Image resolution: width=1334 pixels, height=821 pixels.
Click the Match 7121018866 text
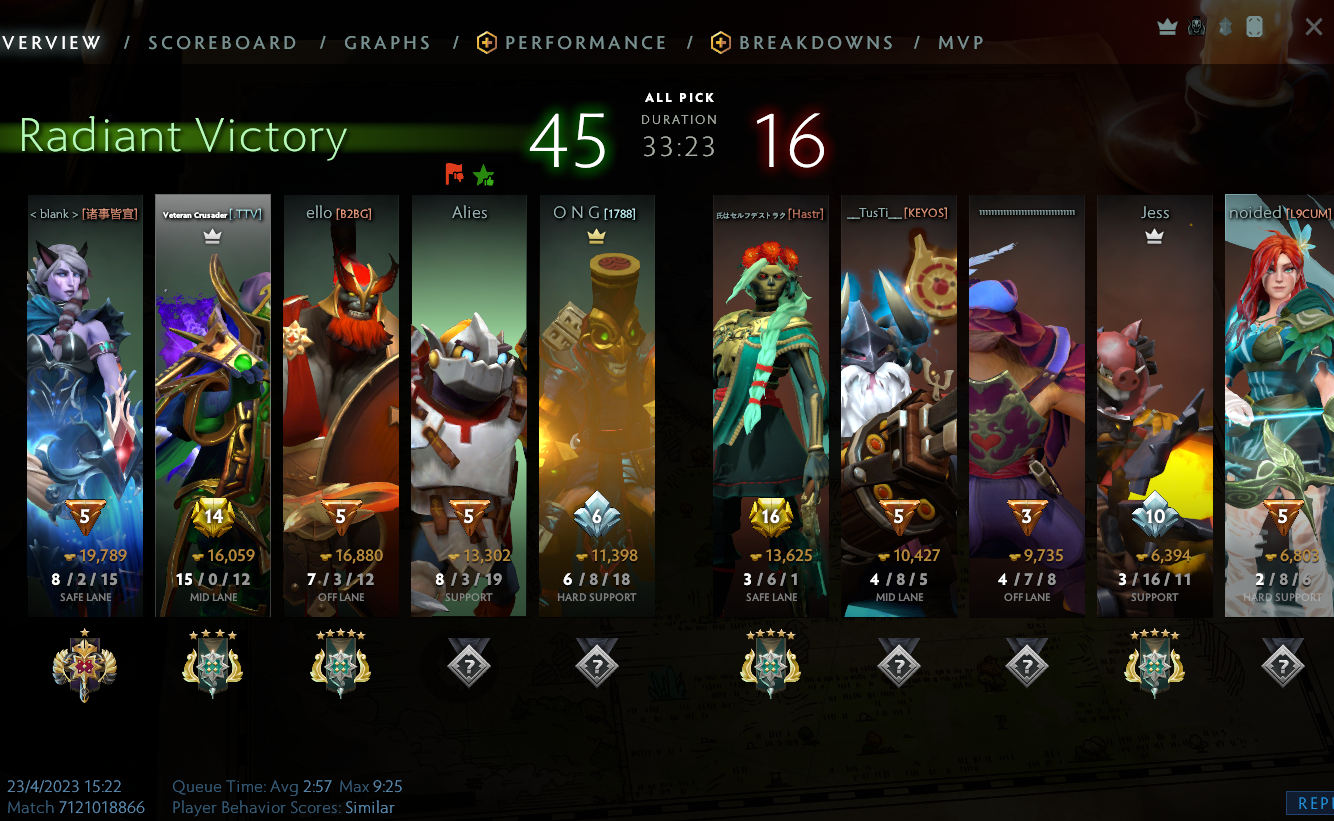pyautogui.click(x=77, y=807)
